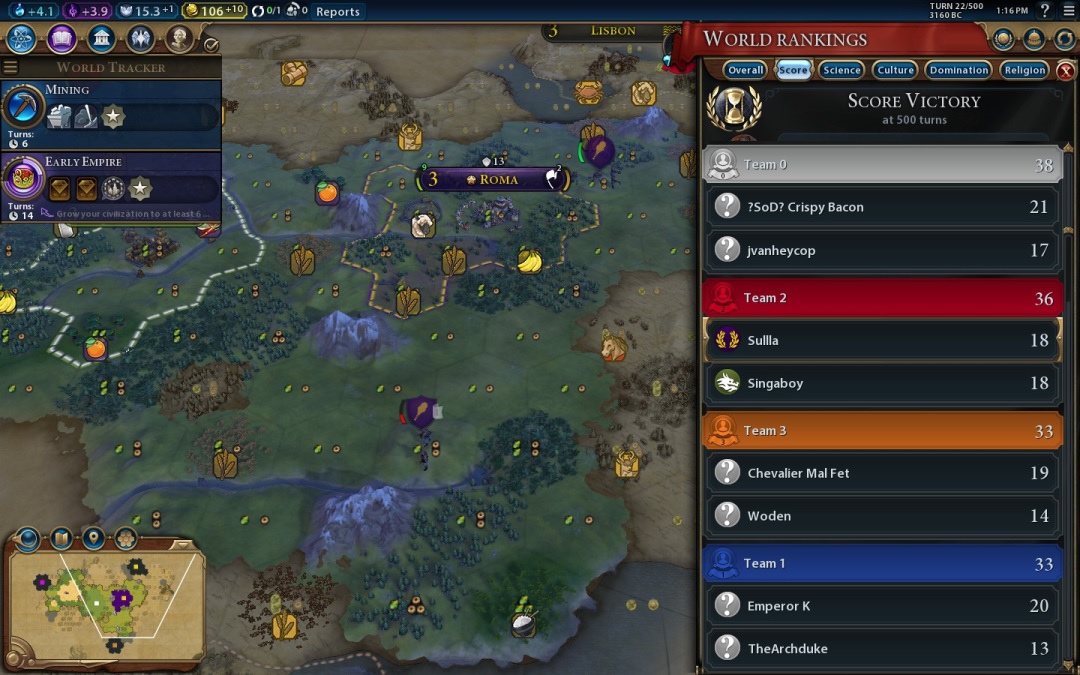Open the Technology Tree atom icon
The image size is (1080, 675).
(22, 39)
